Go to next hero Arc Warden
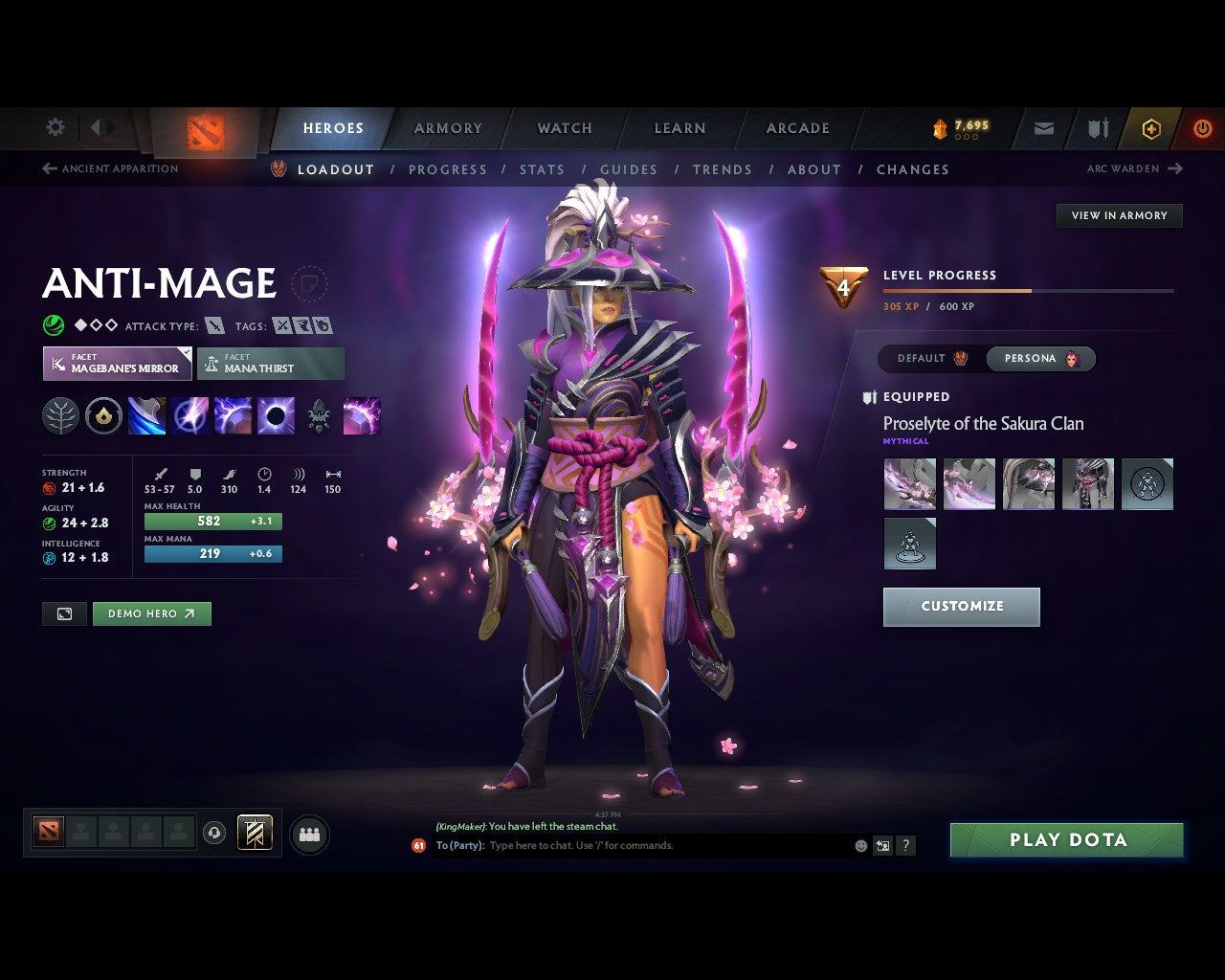 (x=1134, y=168)
